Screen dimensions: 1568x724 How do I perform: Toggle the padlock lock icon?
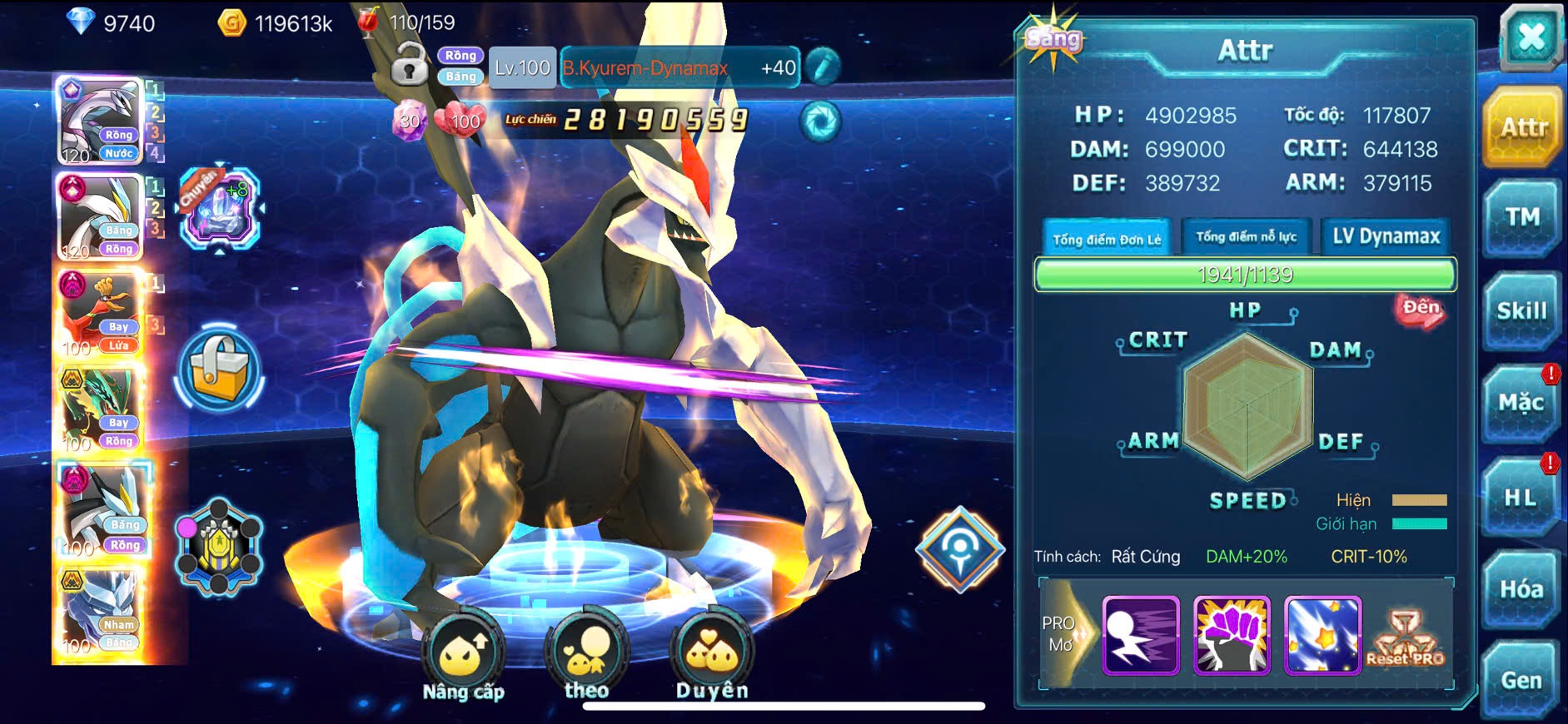point(409,67)
